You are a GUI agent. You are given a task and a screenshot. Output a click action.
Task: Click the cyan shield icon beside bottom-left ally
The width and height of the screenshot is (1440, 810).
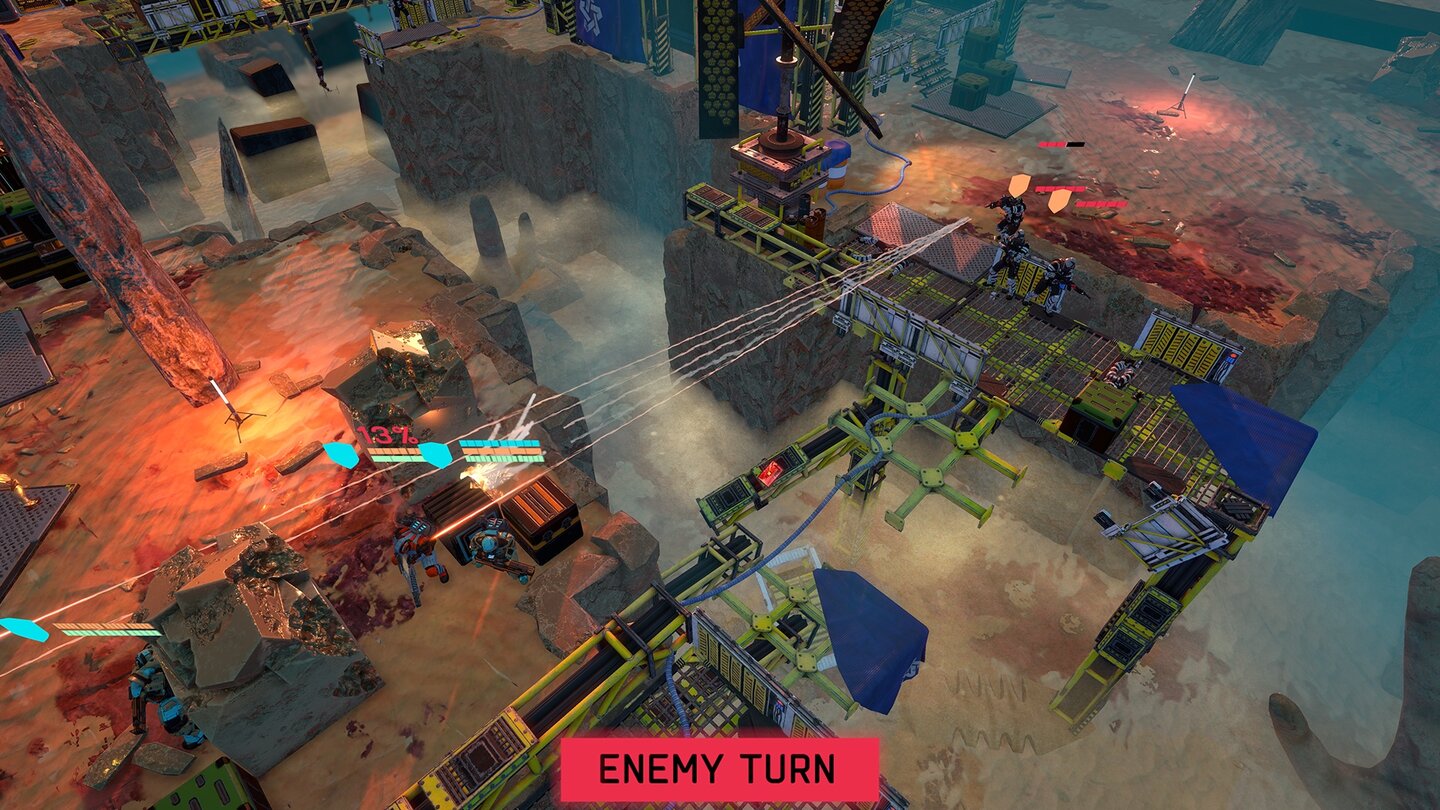point(22,630)
